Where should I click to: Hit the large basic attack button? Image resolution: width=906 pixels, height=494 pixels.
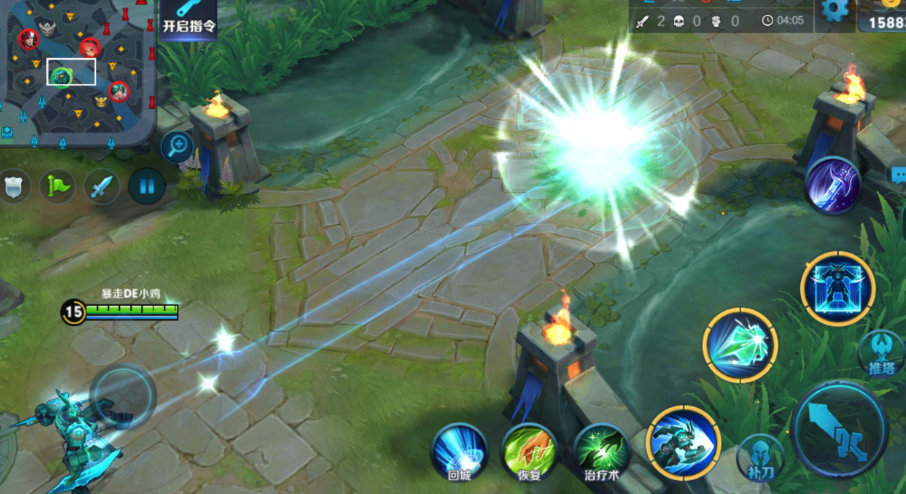[840, 428]
